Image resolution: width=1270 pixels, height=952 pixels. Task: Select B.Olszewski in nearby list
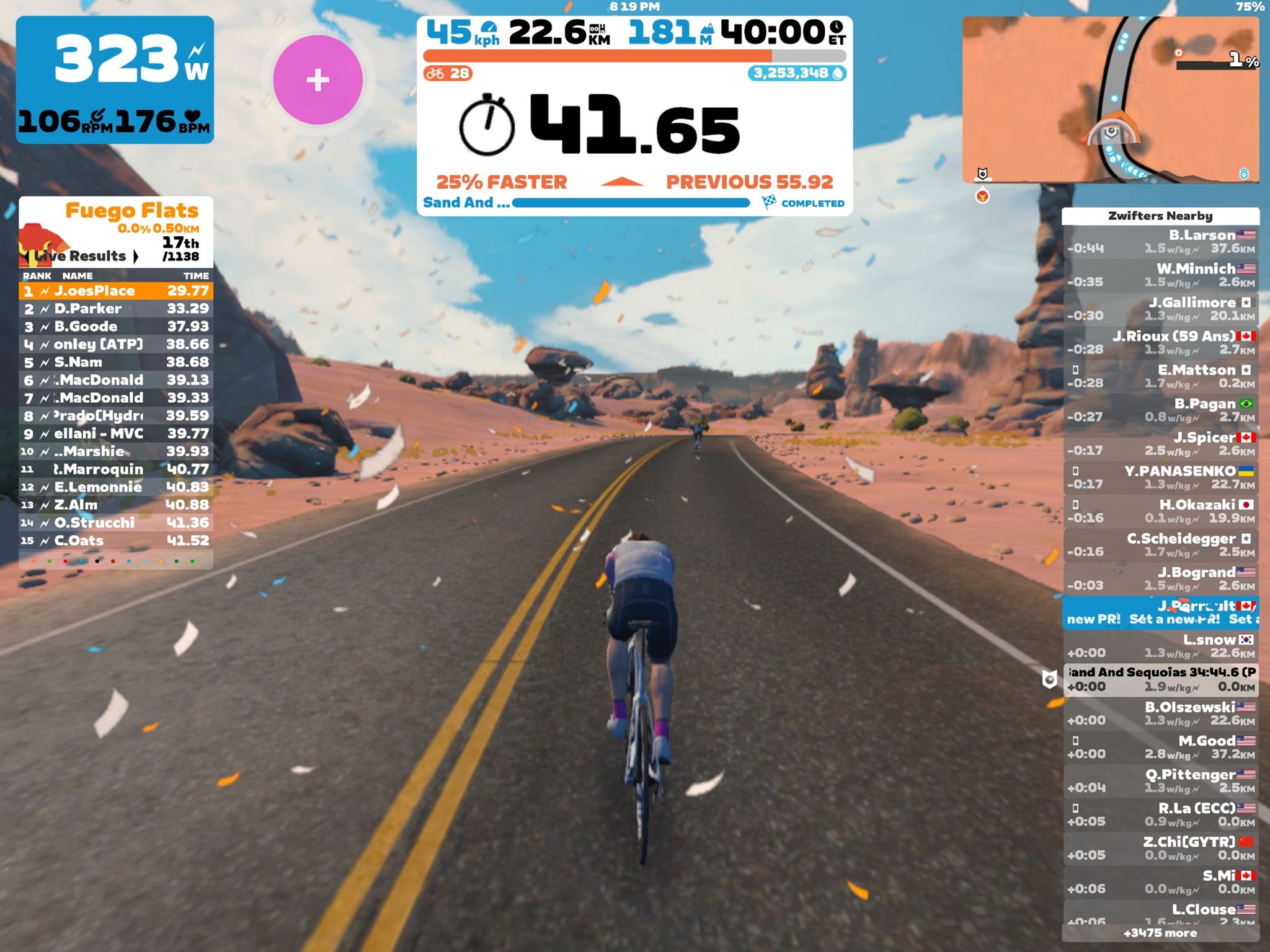(x=1161, y=713)
